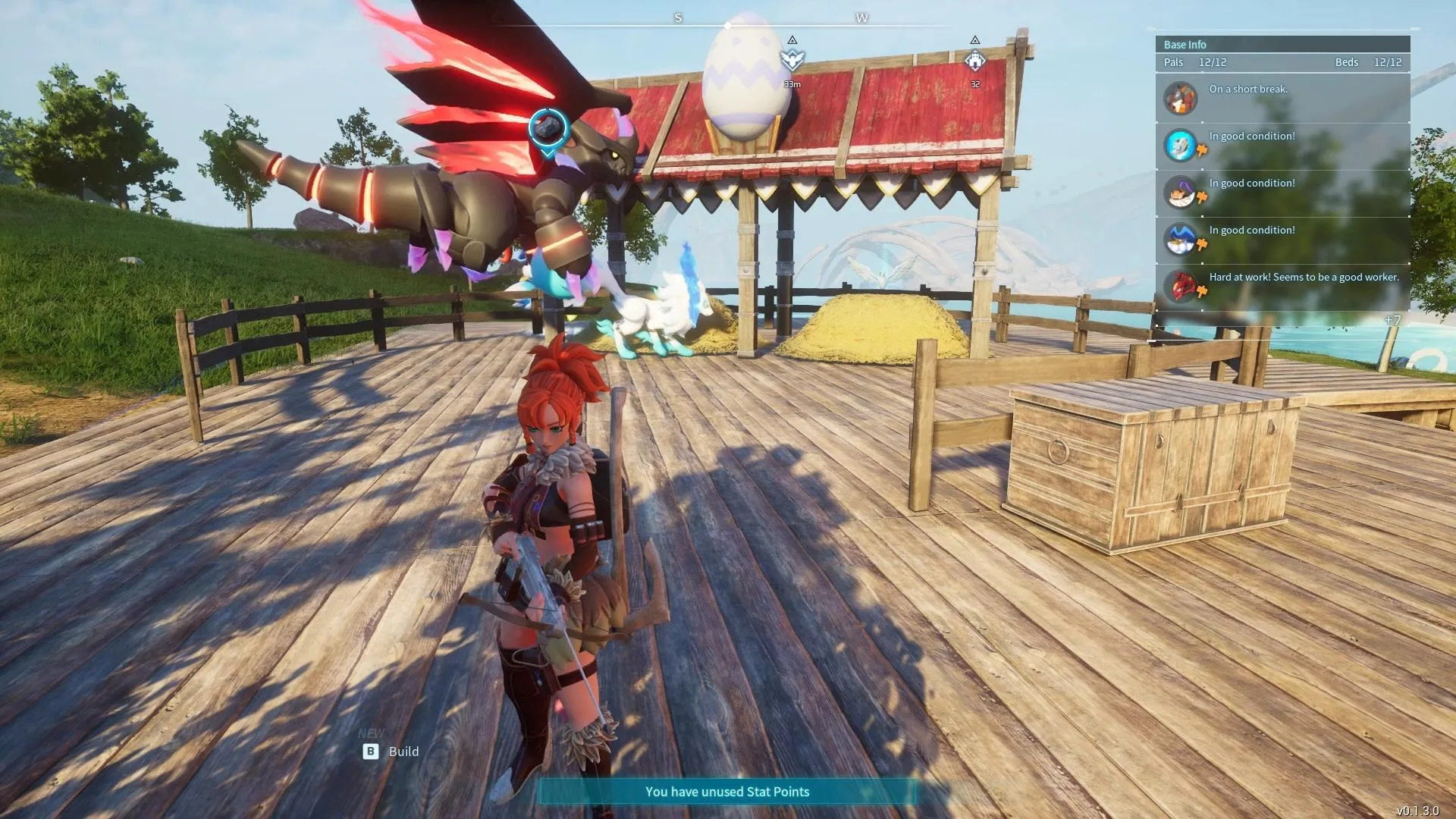Click the purple-hat pal portrait

point(1180,192)
